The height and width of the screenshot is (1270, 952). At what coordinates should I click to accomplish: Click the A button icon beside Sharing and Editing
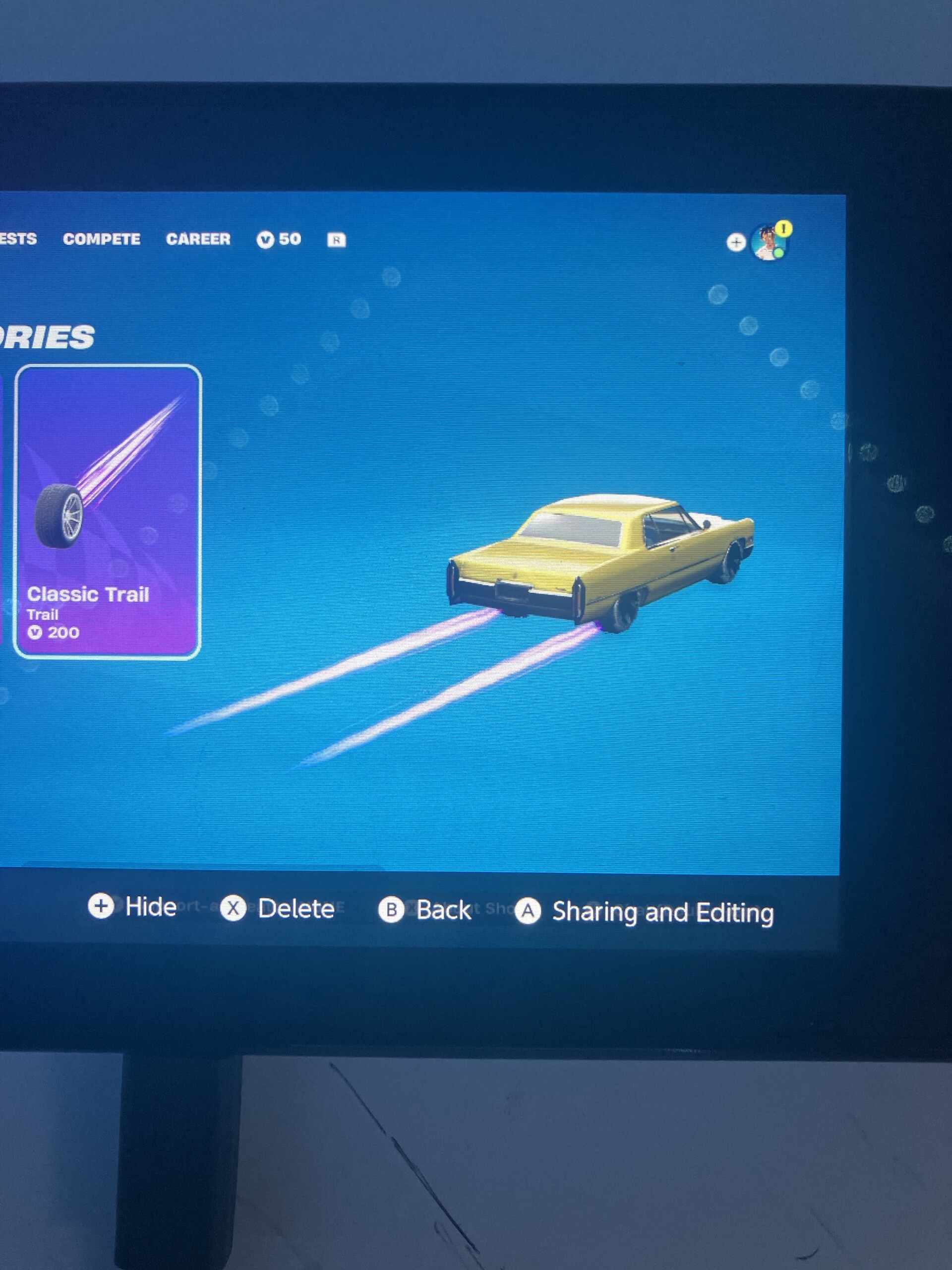[x=529, y=911]
